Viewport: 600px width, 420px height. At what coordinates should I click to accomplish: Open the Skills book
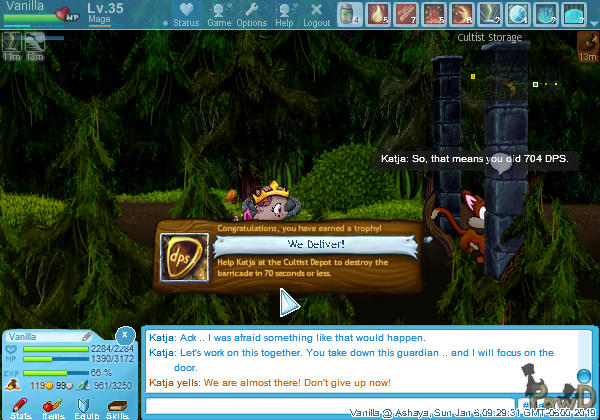point(117,406)
